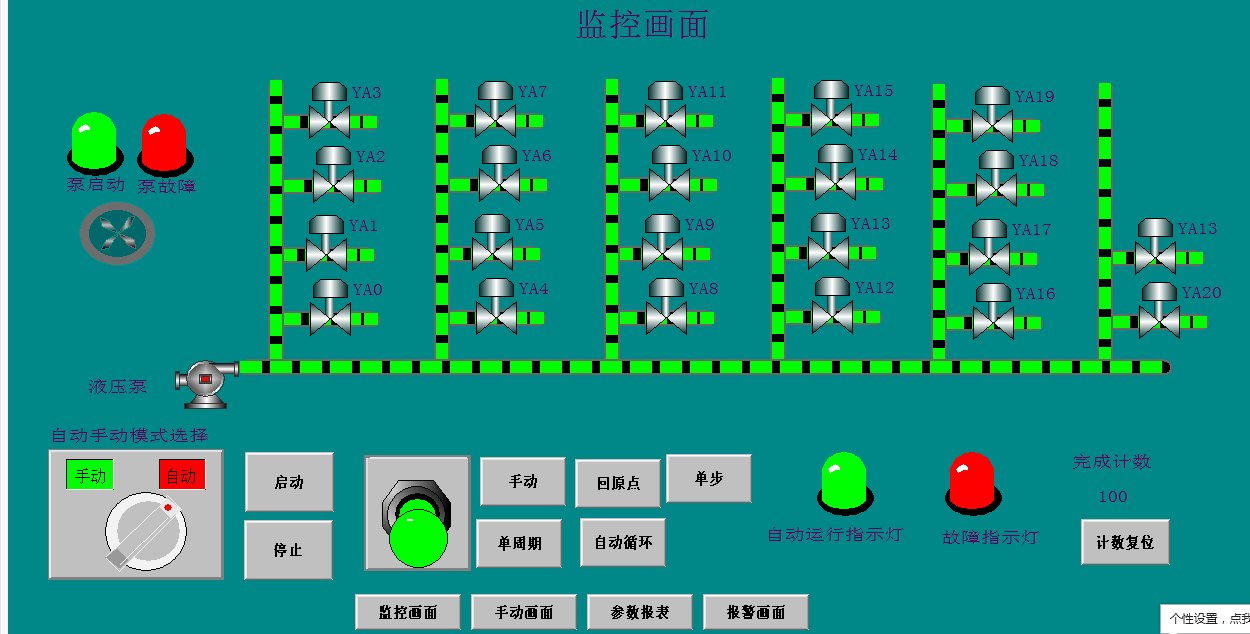
Task: Reset the counter with 计数复位
Action: [1125, 542]
